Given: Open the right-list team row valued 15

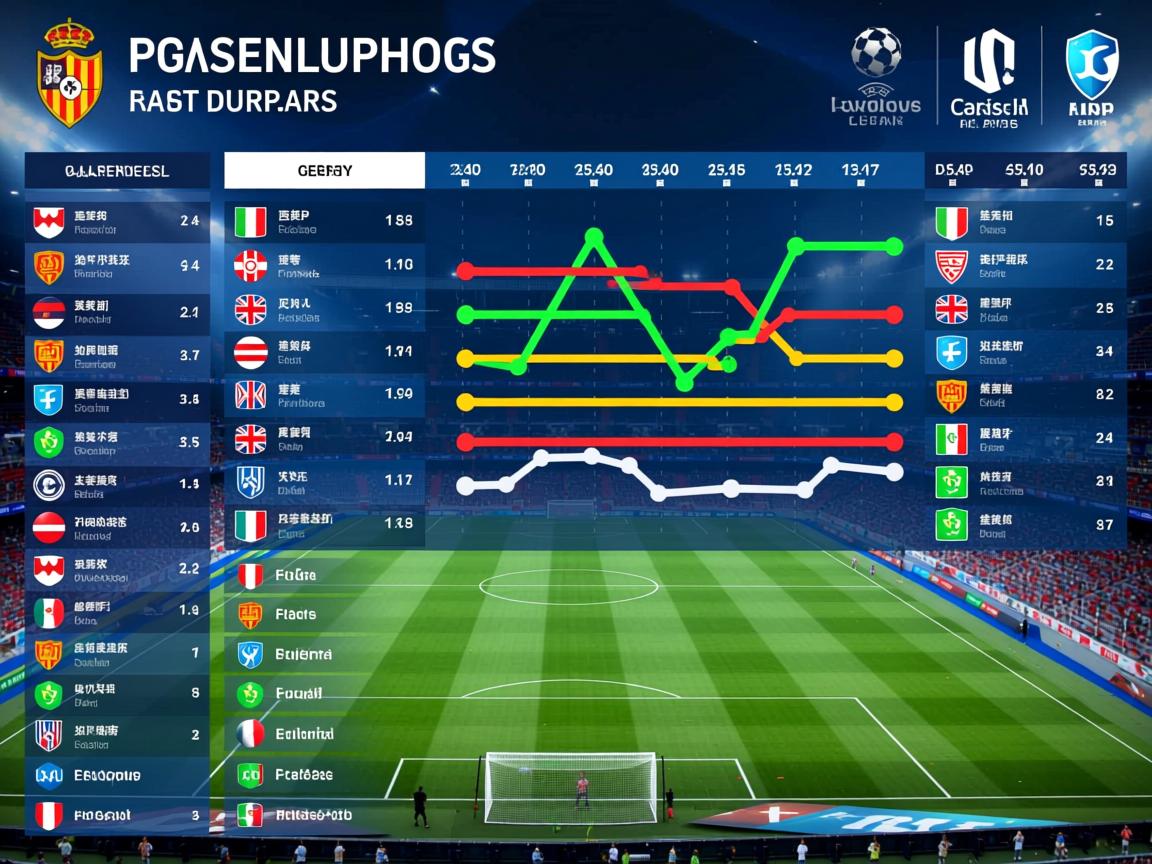Looking at the screenshot, I should click(1027, 222).
